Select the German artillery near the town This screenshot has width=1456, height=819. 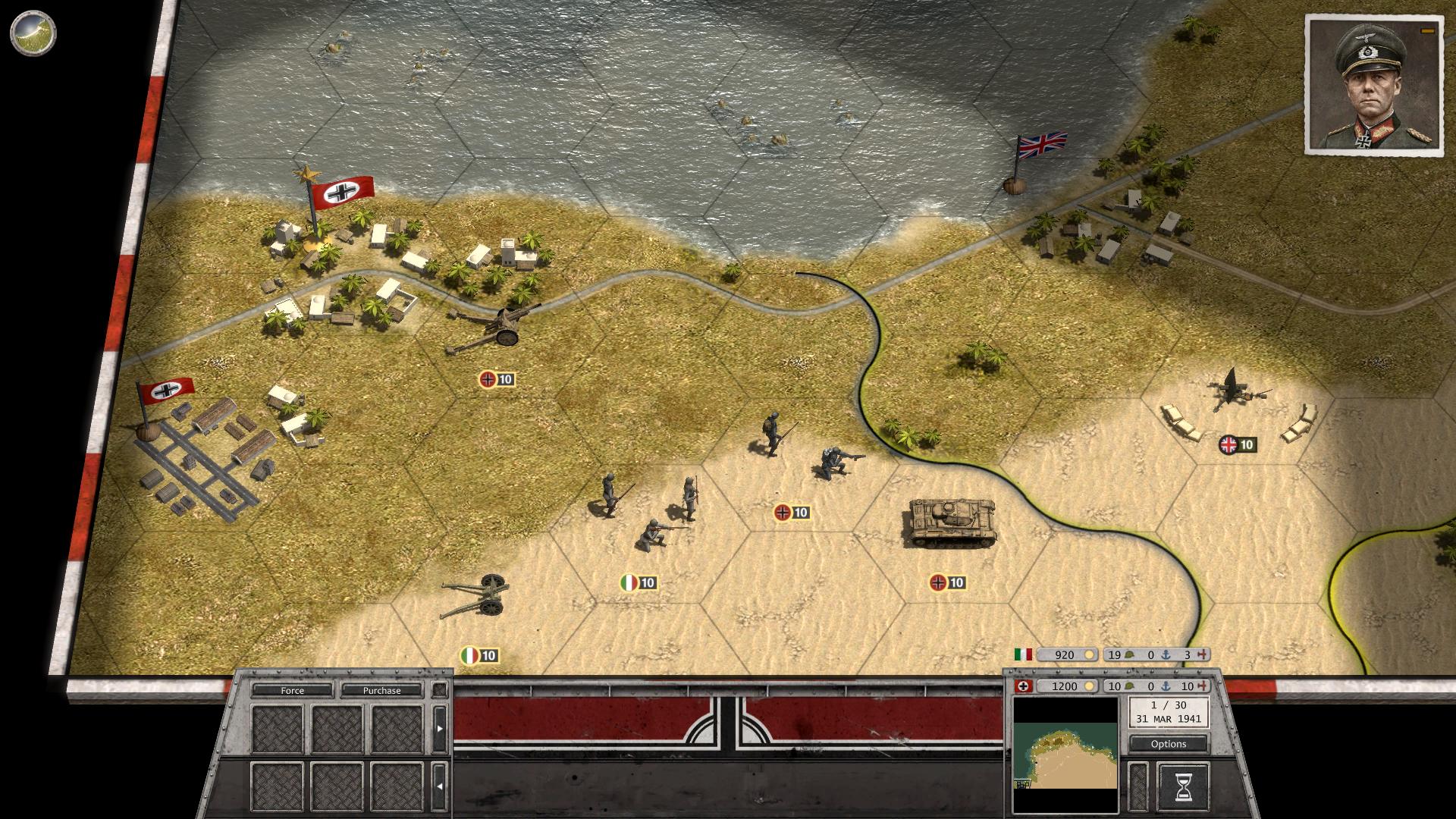click(493, 330)
